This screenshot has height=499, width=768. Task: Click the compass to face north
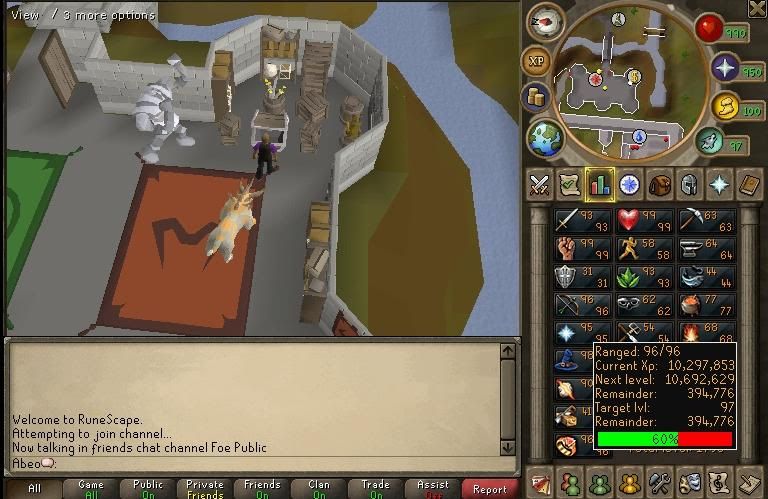click(544, 21)
